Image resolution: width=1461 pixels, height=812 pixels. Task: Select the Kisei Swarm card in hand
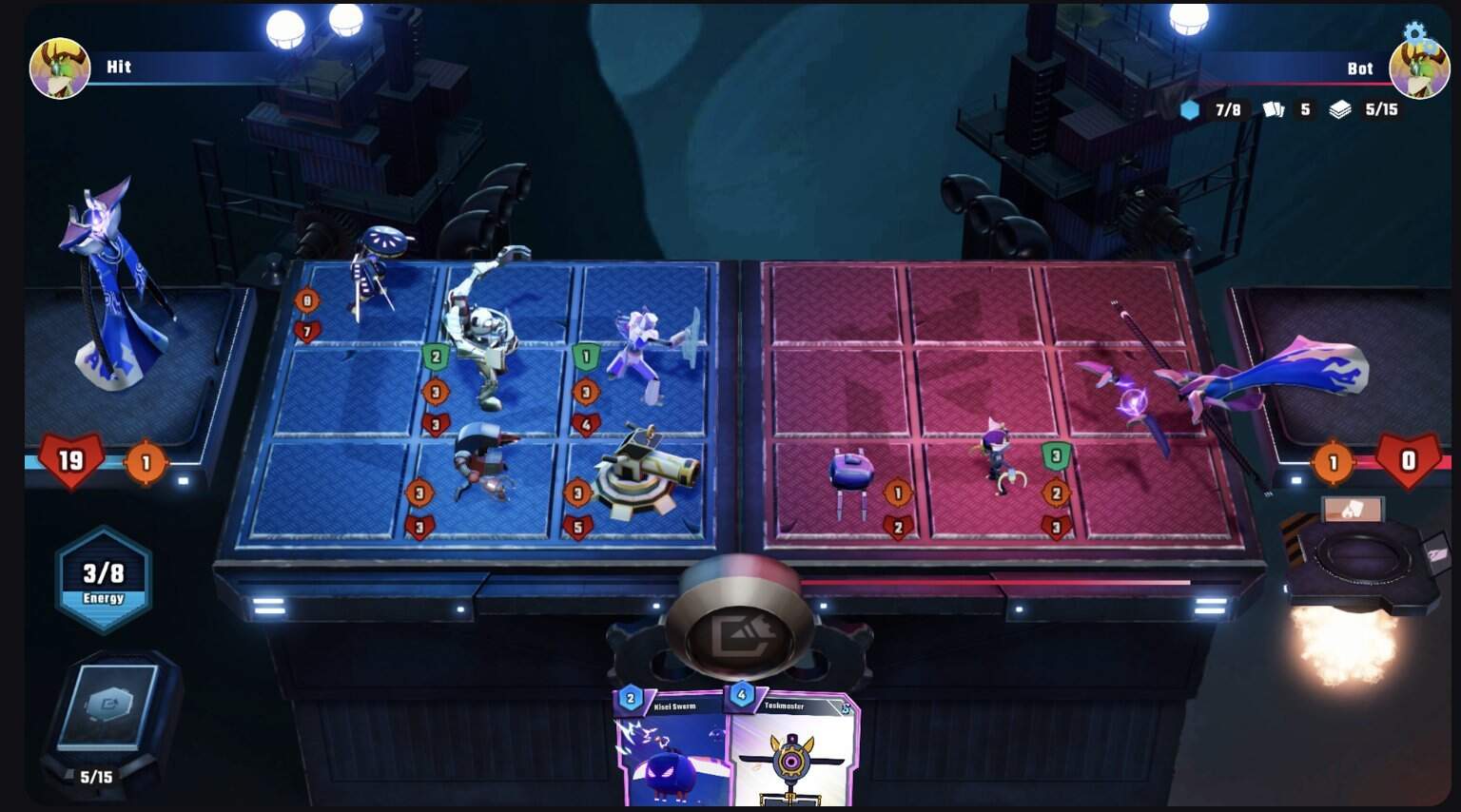tap(671, 751)
